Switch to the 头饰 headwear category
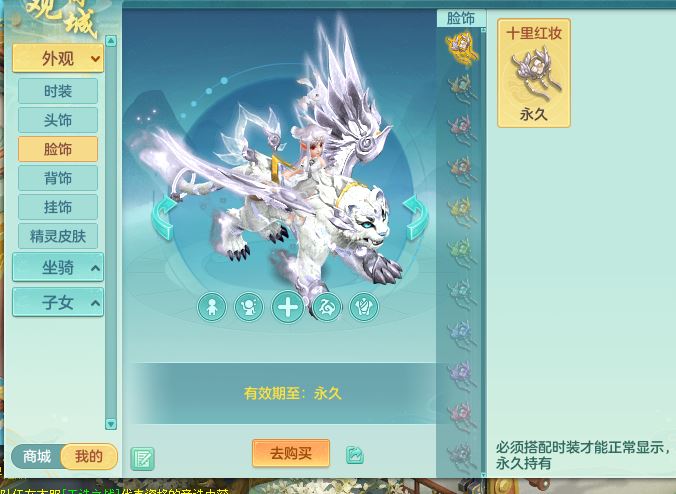The height and width of the screenshot is (494, 676). (58, 120)
